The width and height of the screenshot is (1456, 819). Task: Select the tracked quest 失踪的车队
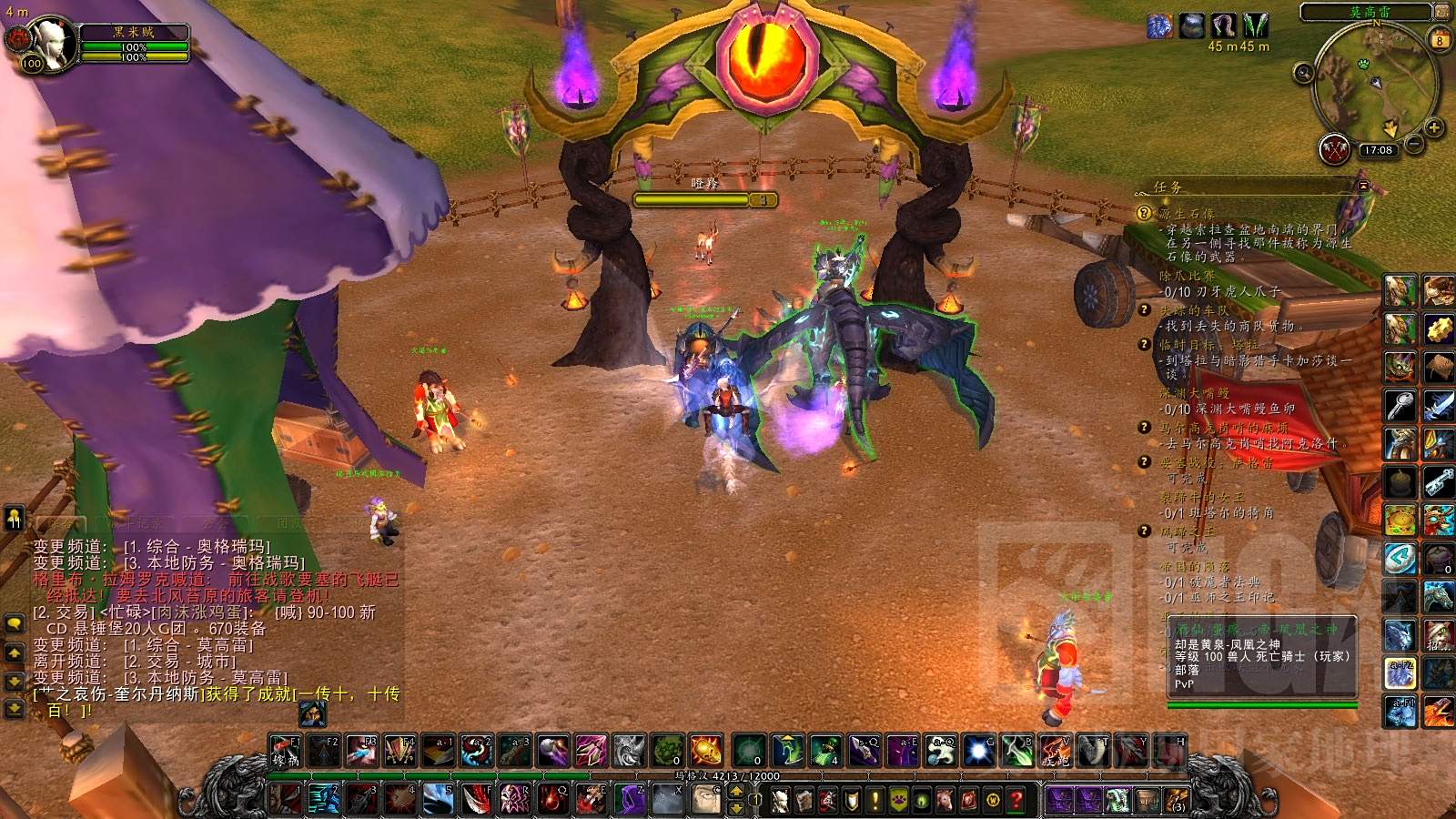tap(1193, 310)
